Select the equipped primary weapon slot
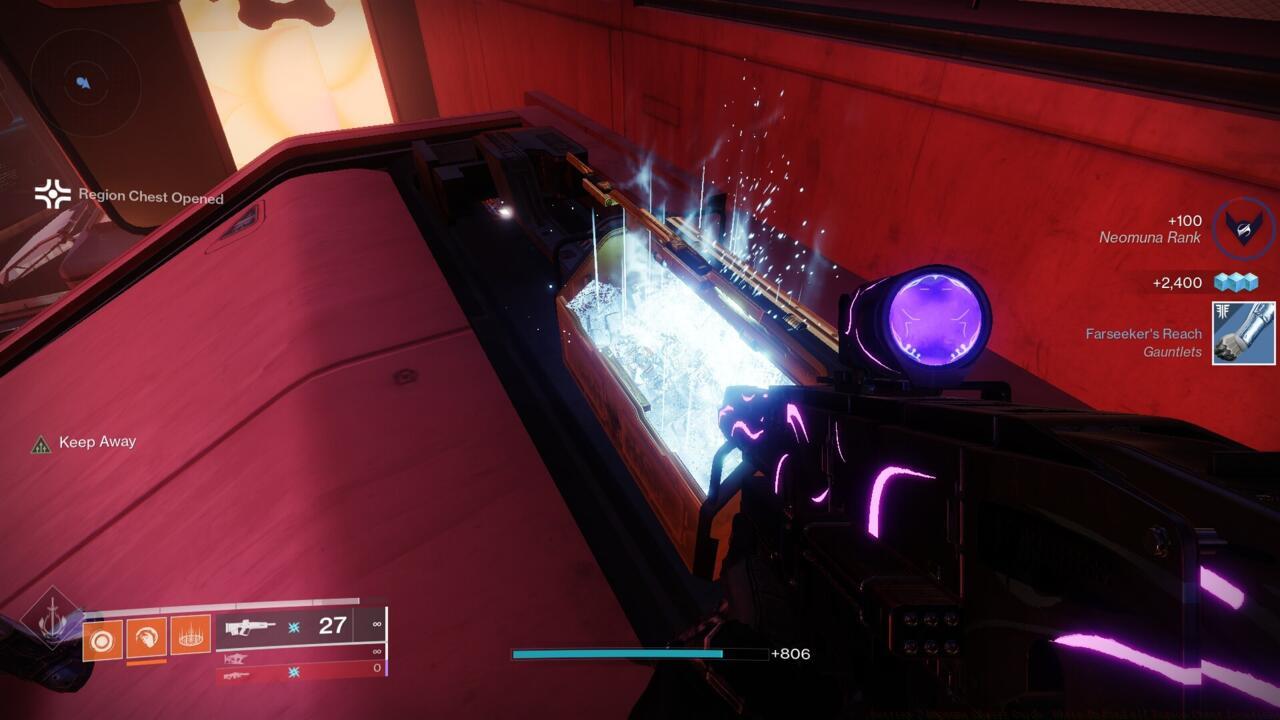 (x=300, y=627)
